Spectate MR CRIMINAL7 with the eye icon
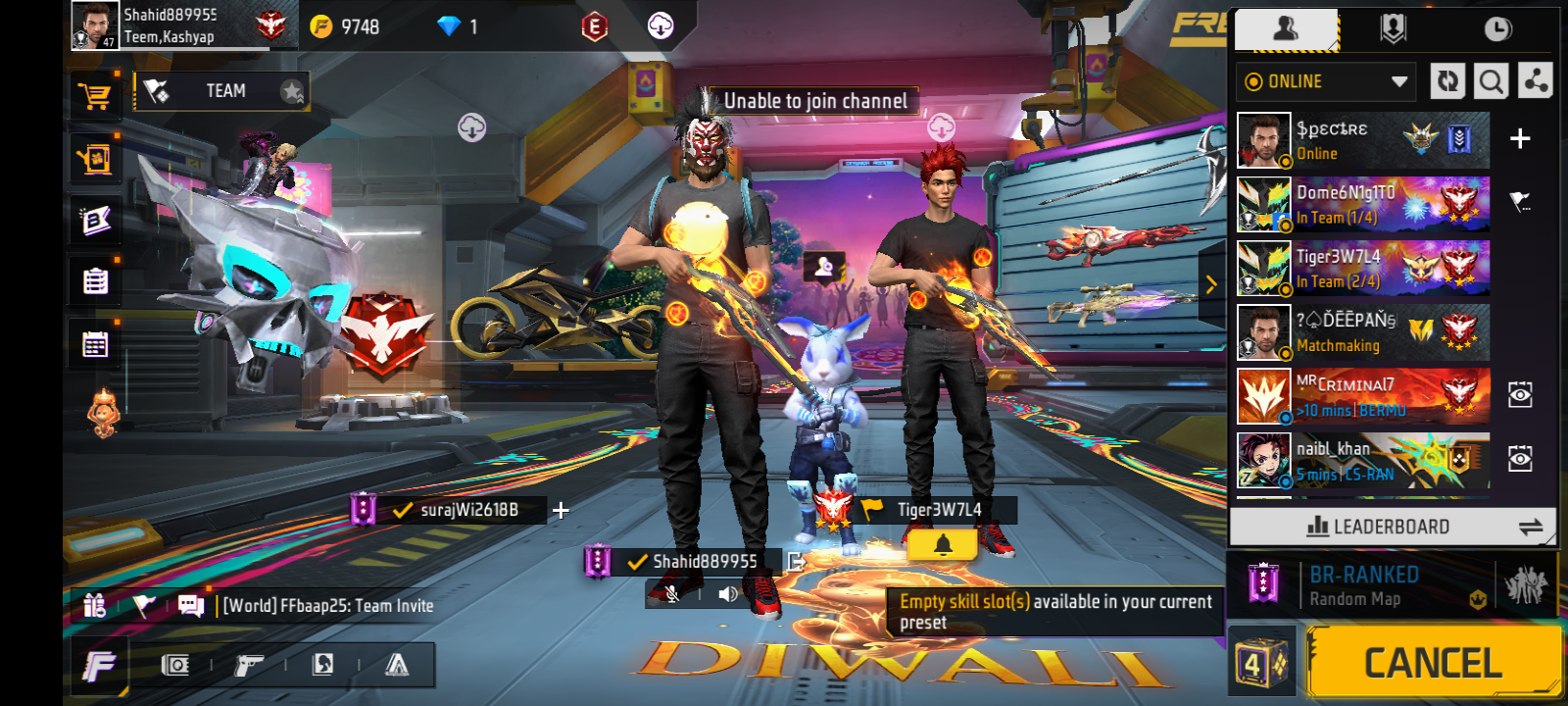Screen dimensions: 1568x706 [1519, 395]
